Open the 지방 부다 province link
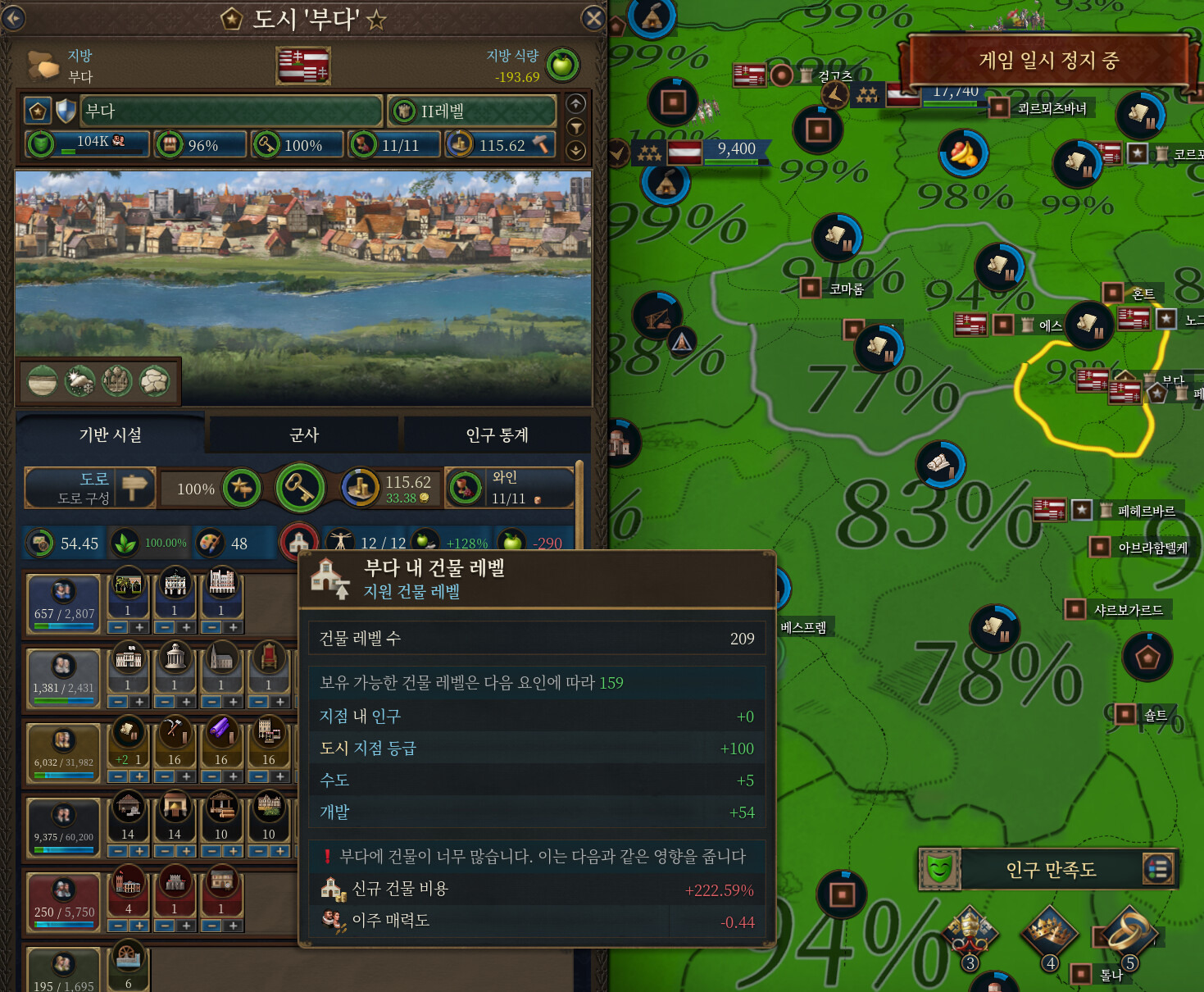Screen dimensions: 1204x992 pos(80,66)
